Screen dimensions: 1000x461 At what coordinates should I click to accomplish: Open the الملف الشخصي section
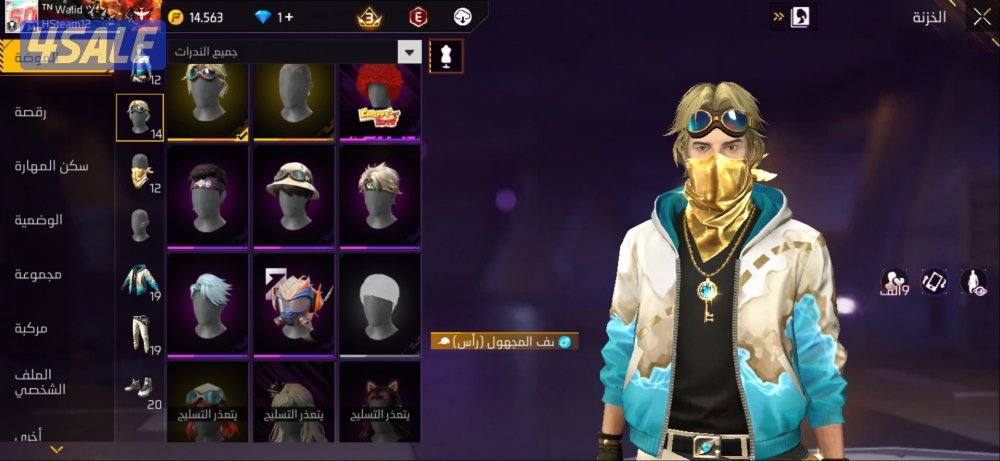click(x=40, y=381)
